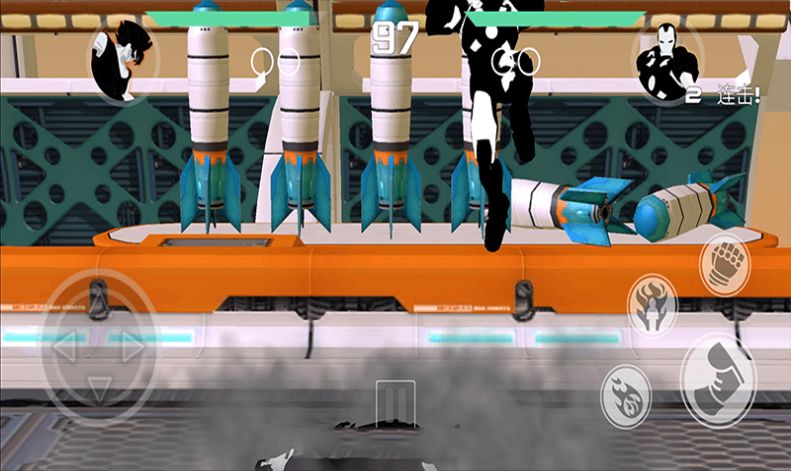This screenshot has width=791, height=471.
Task: Trigger the fireball special attack
Action: click(x=625, y=393)
